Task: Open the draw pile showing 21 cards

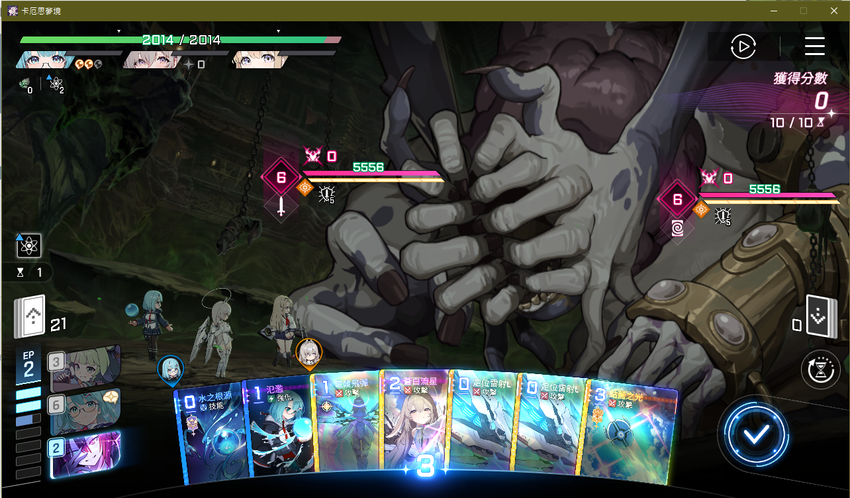Action: [x=28, y=320]
